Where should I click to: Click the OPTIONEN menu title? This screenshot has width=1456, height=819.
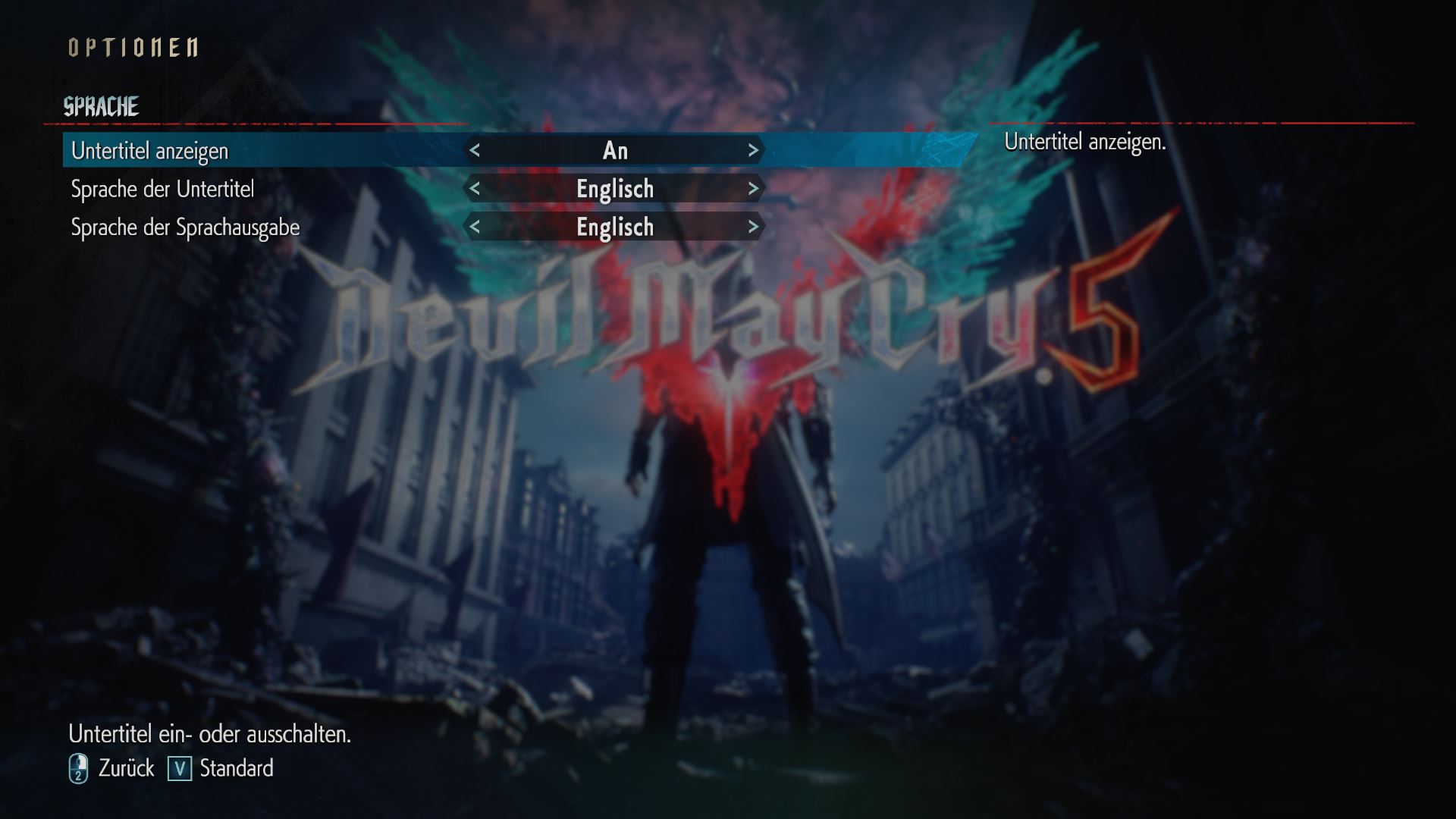pyautogui.click(x=133, y=47)
